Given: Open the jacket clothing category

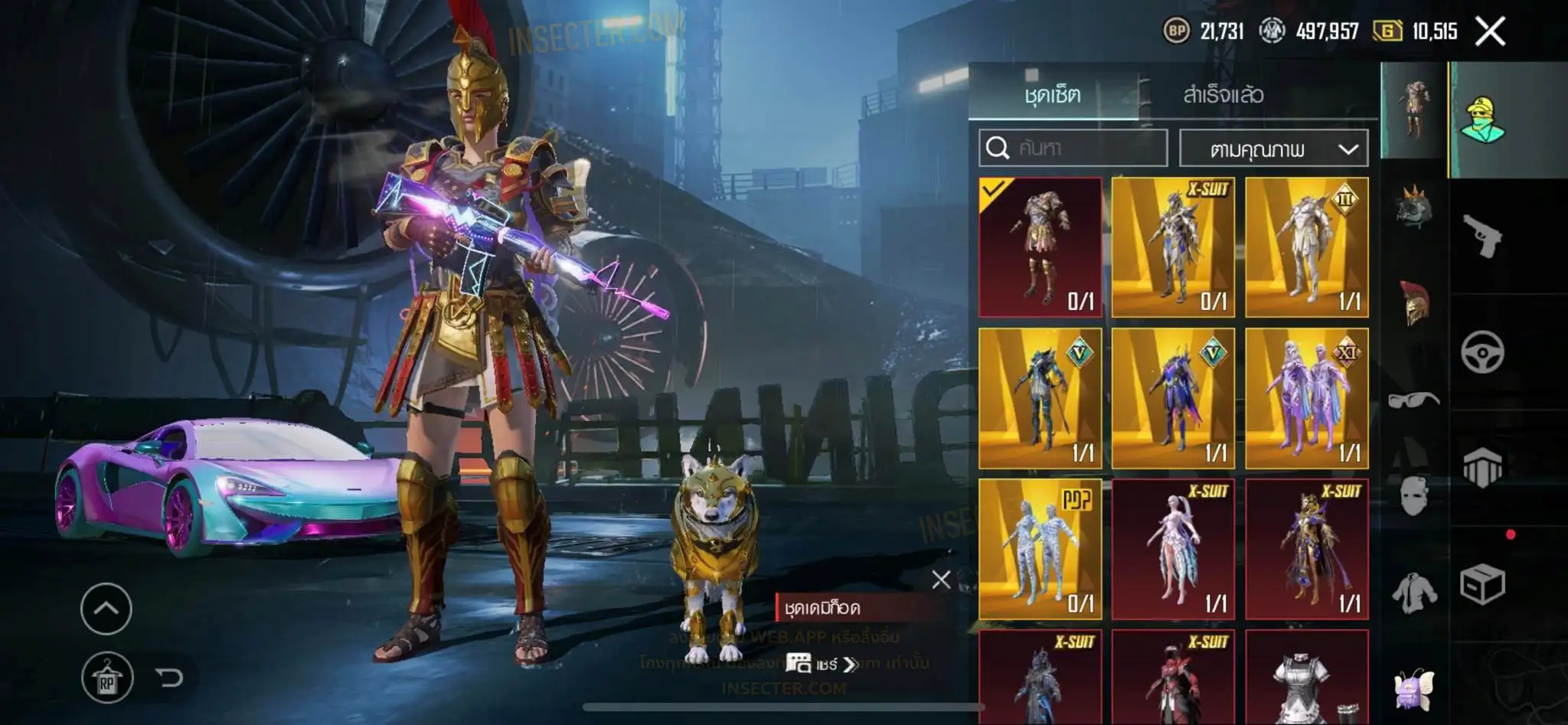Looking at the screenshot, I should (x=1413, y=592).
